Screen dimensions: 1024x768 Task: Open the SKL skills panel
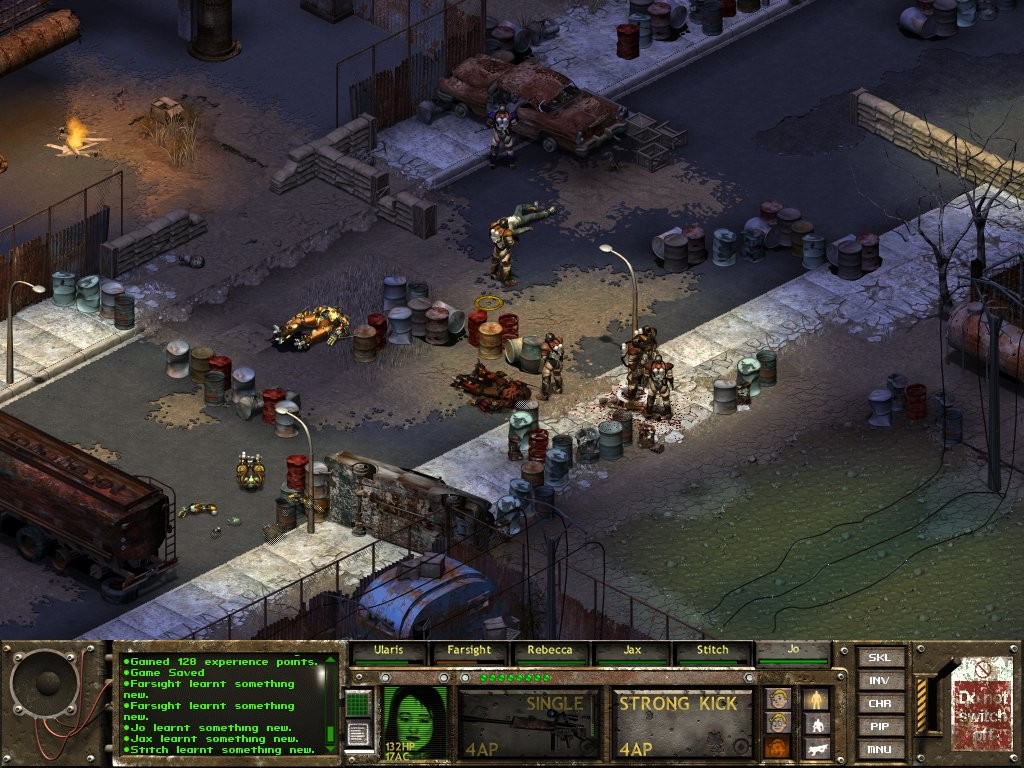(880, 658)
